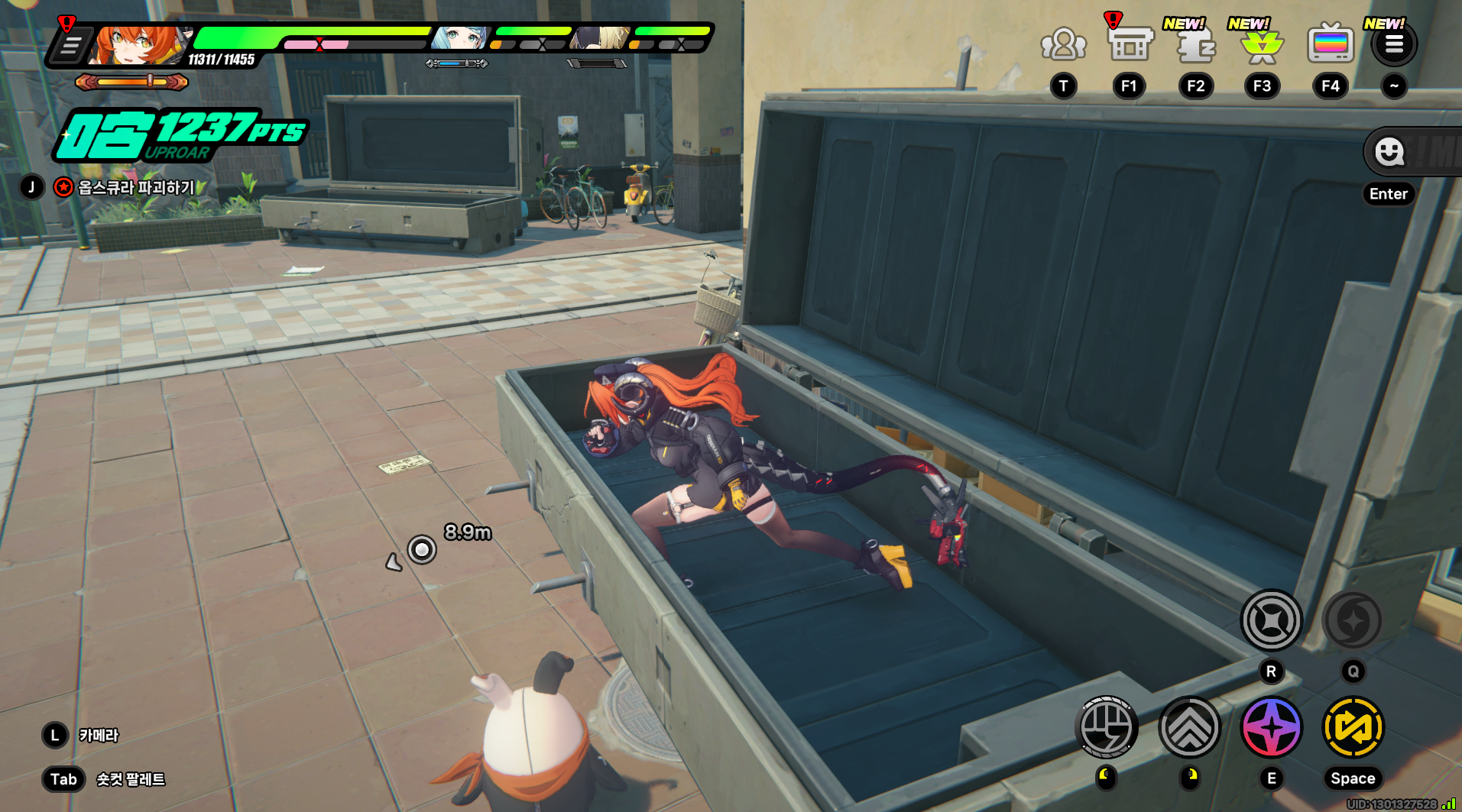Image resolution: width=1462 pixels, height=812 pixels.
Task: Activate the dimmed ultimate skill icon
Action: 1352,620
